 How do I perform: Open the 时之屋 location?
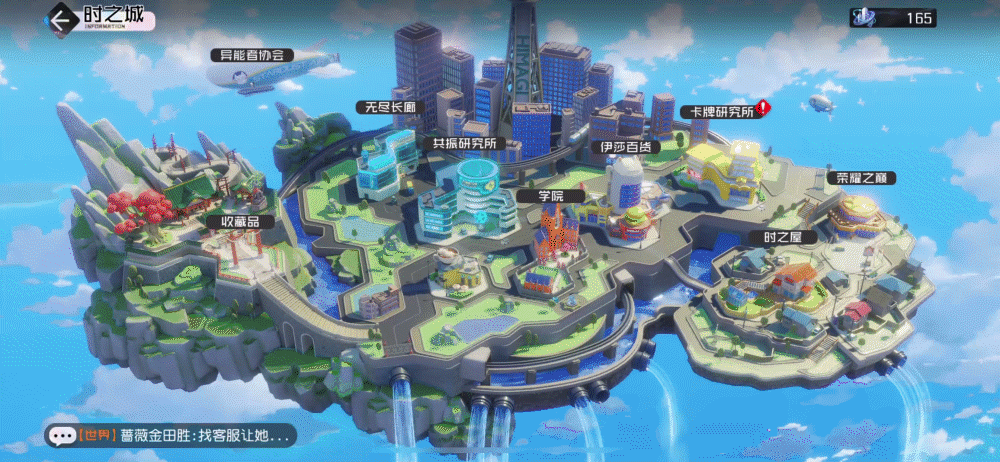pyautogui.click(x=783, y=237)
